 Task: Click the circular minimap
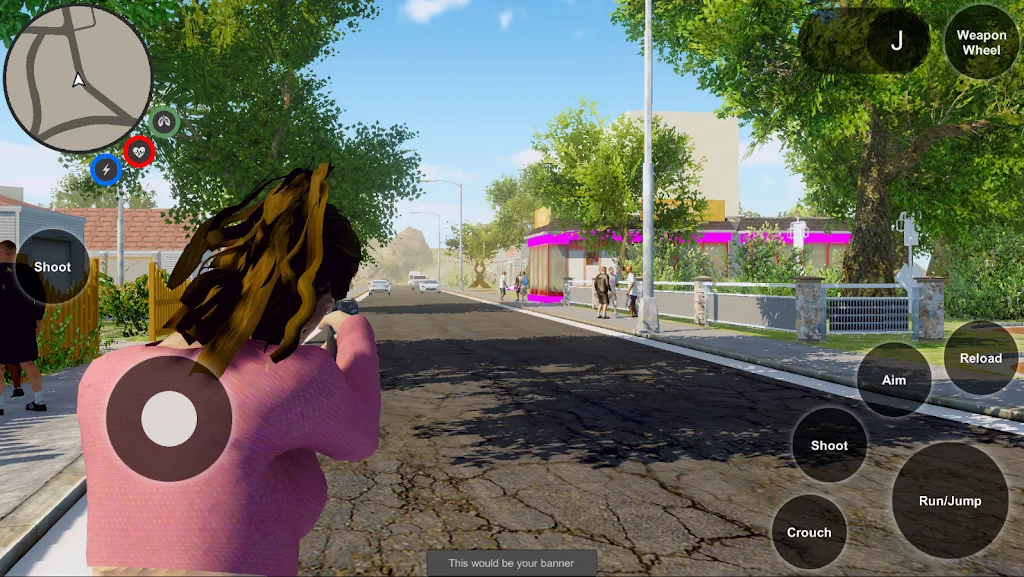point(78,78)
